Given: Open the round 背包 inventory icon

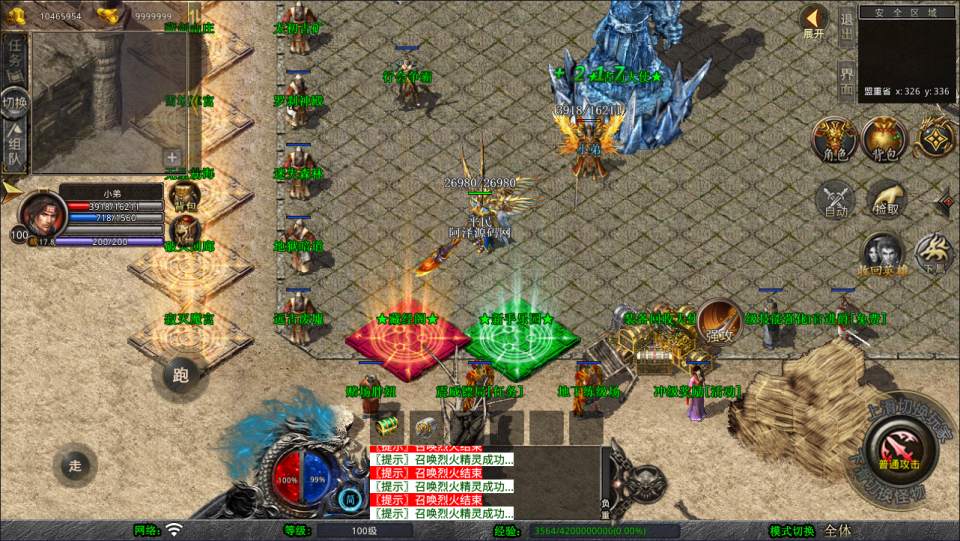Looking at the screenshot, I should point(884,140).
